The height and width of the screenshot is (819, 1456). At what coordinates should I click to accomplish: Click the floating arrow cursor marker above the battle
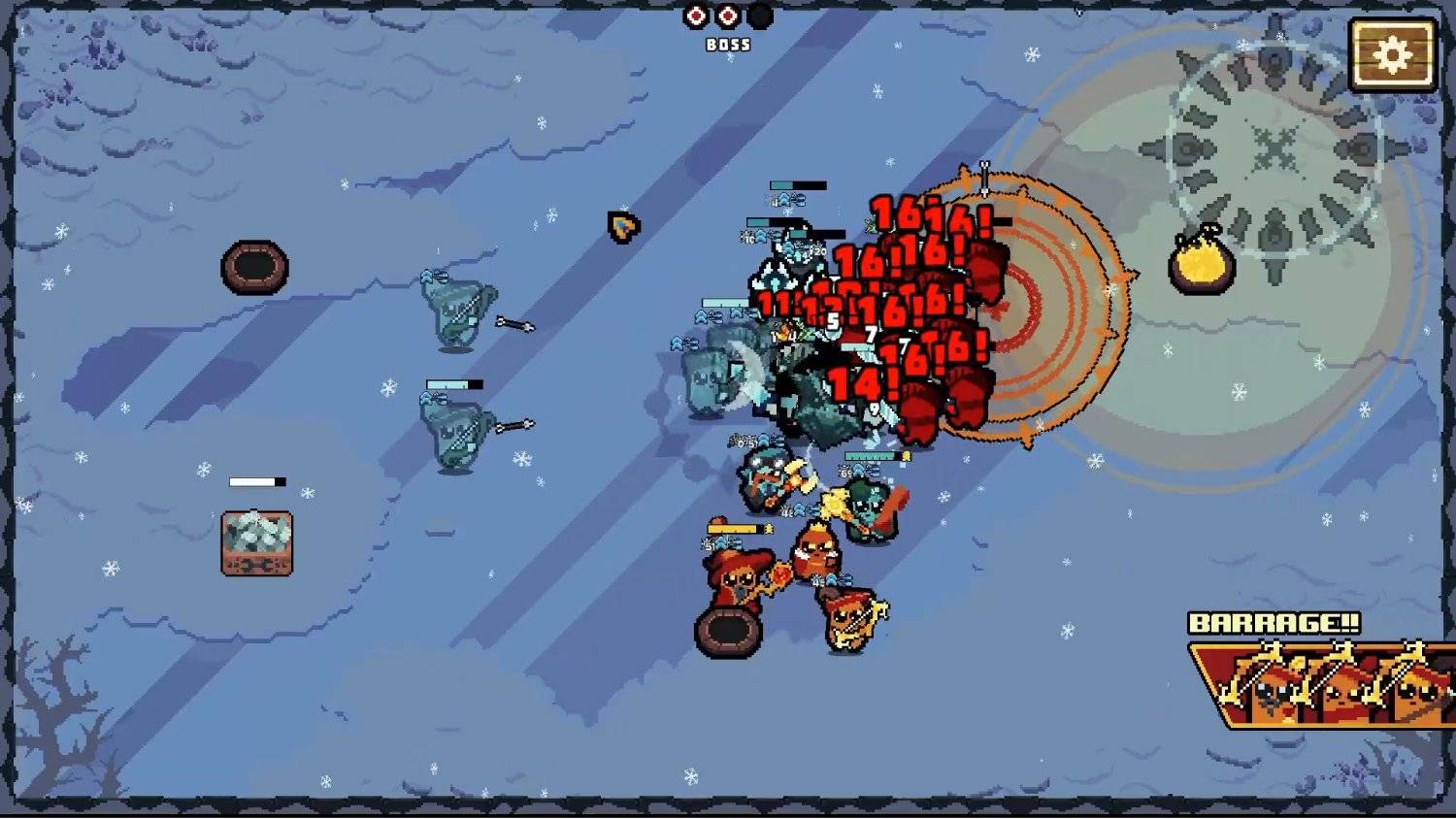[622, 228]
